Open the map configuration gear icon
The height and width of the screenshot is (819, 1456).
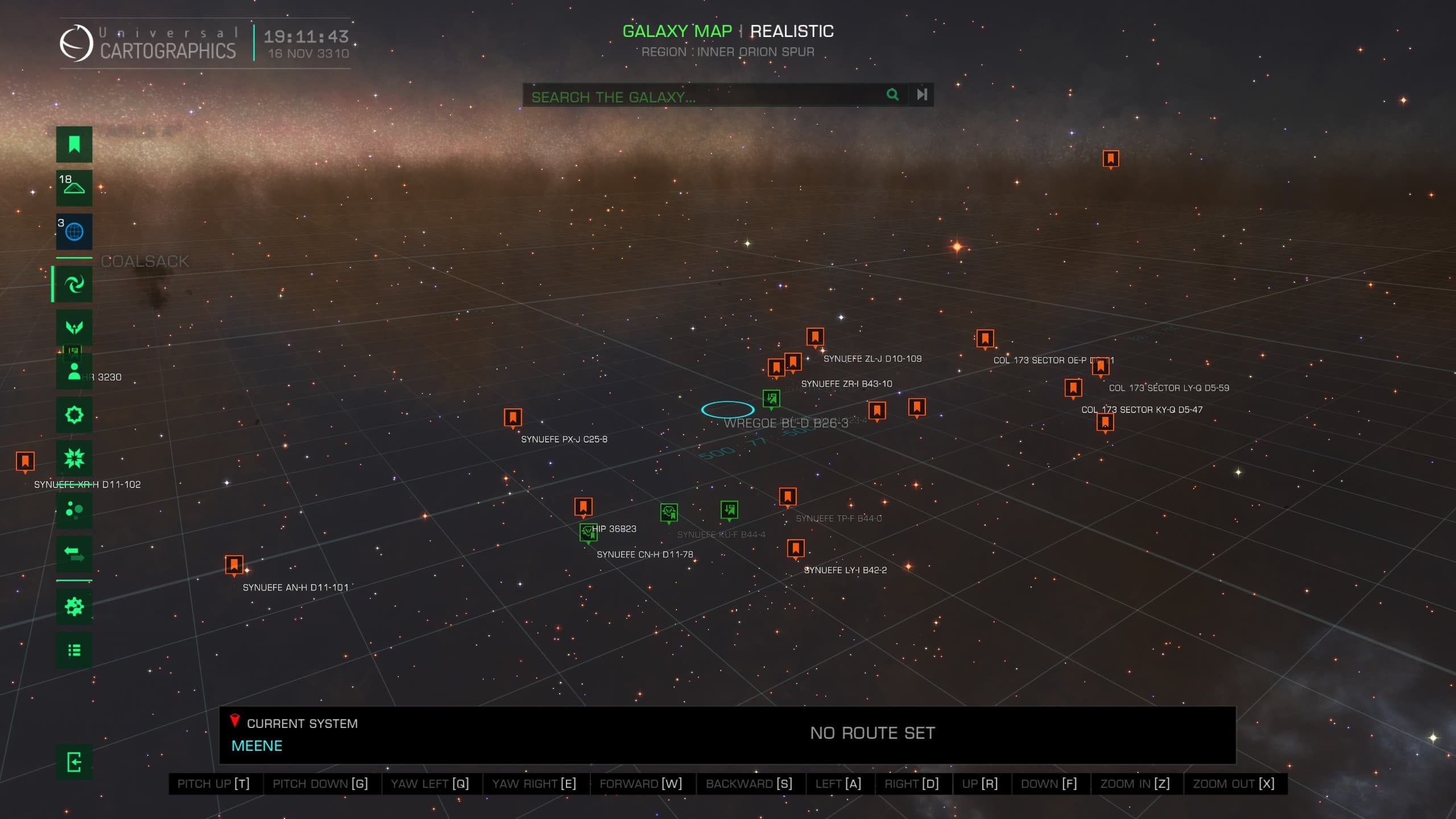[x=74, y=606]
